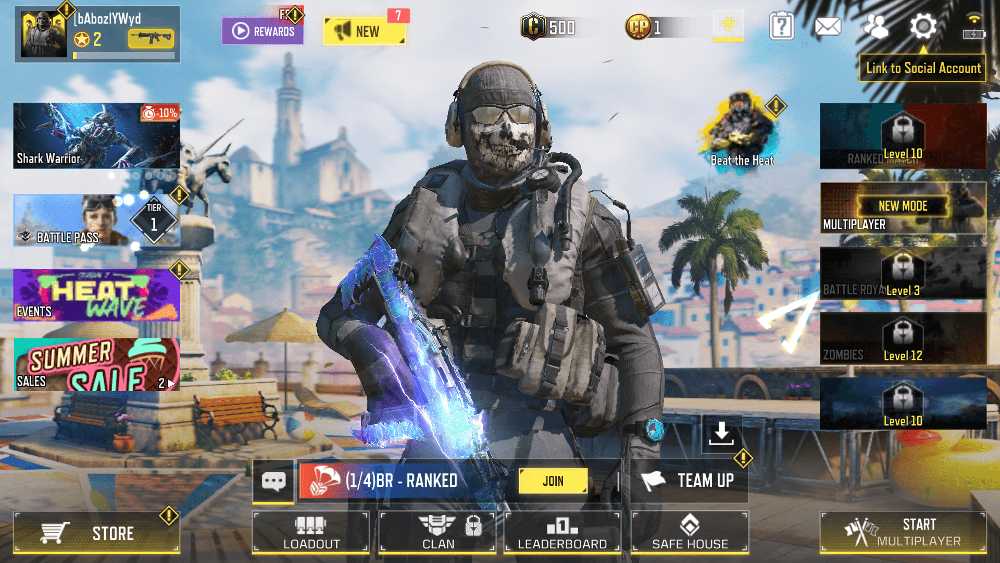
Task: View the Leaderboard
Action: pos(562,532)
